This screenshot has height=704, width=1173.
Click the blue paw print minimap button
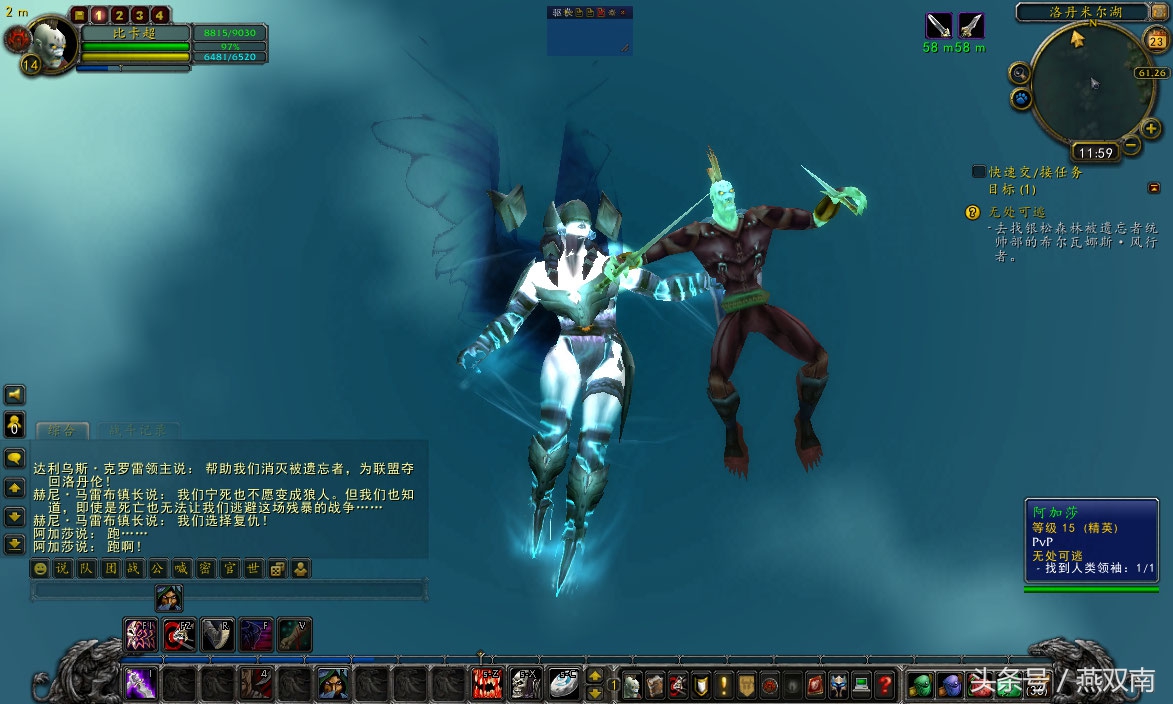(x=1021, y=98)
